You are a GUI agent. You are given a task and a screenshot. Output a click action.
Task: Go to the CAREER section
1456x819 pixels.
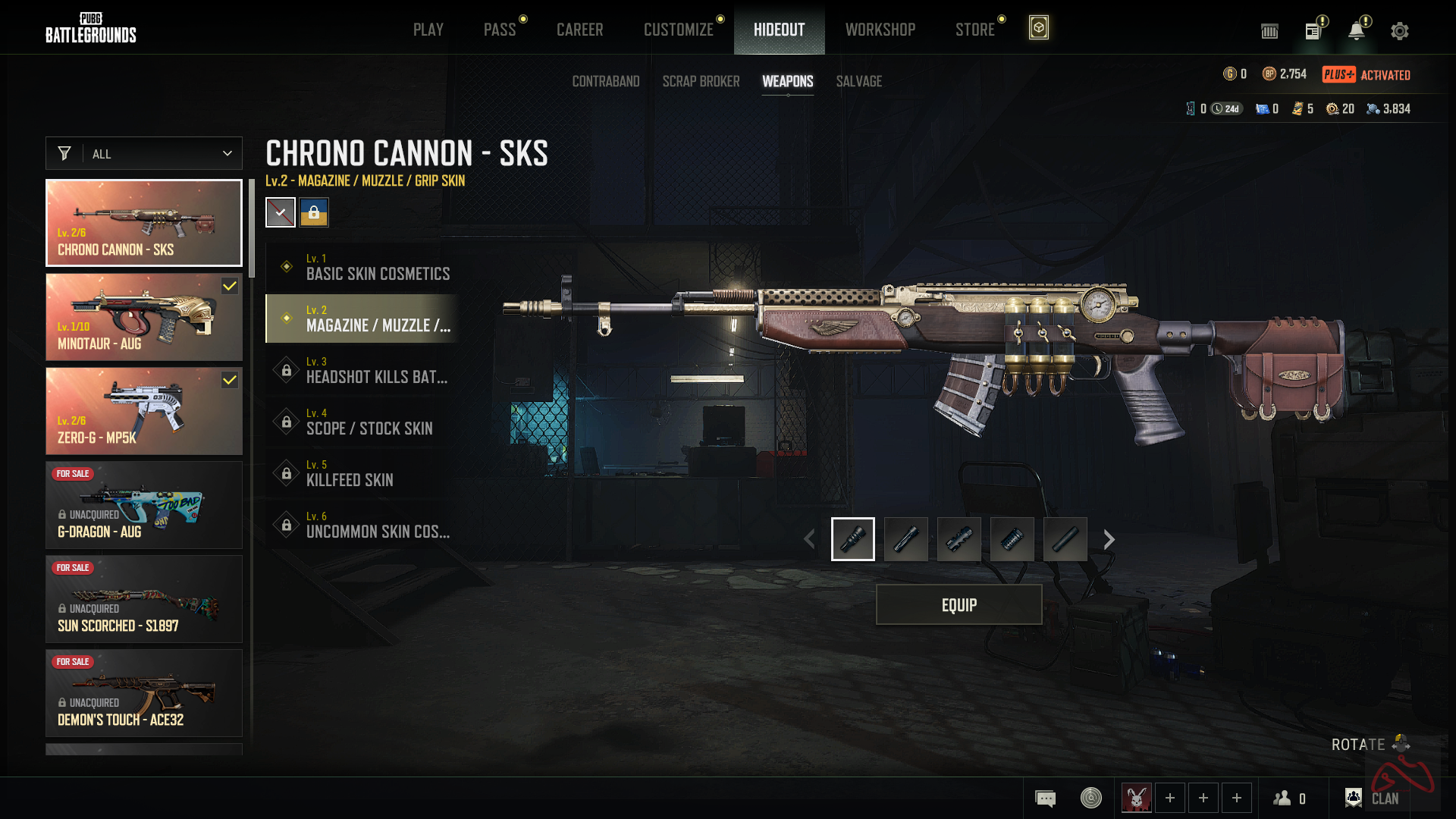coord(579,30)
